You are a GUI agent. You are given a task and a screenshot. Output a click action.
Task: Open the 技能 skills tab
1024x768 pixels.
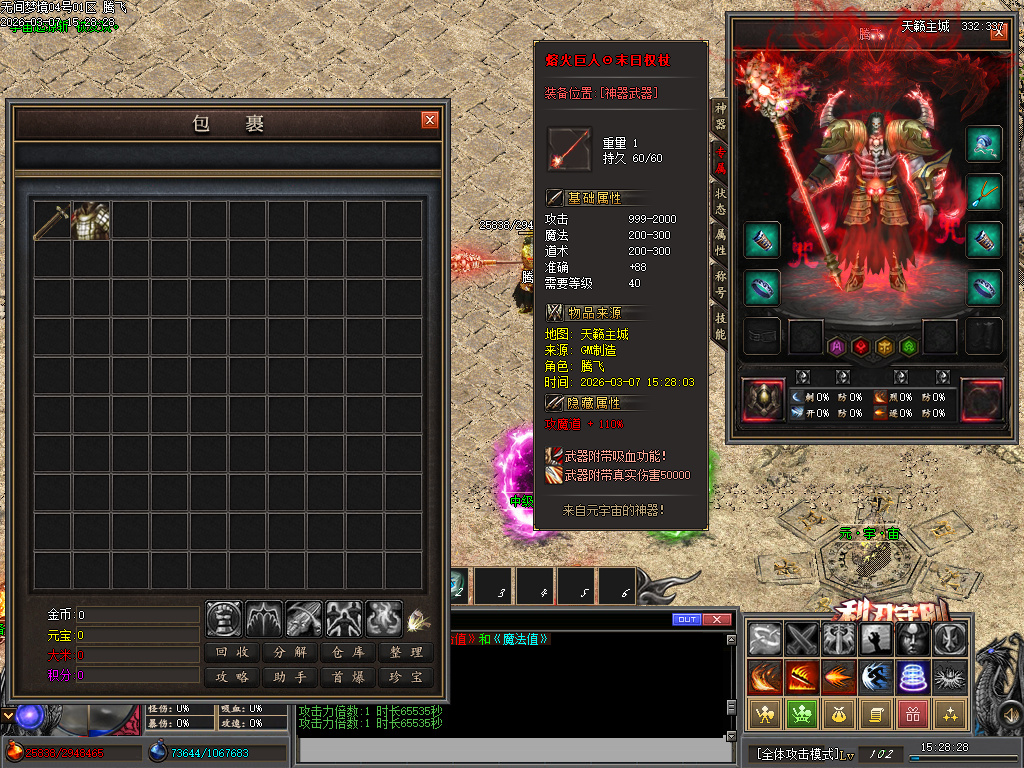[720, 325]
